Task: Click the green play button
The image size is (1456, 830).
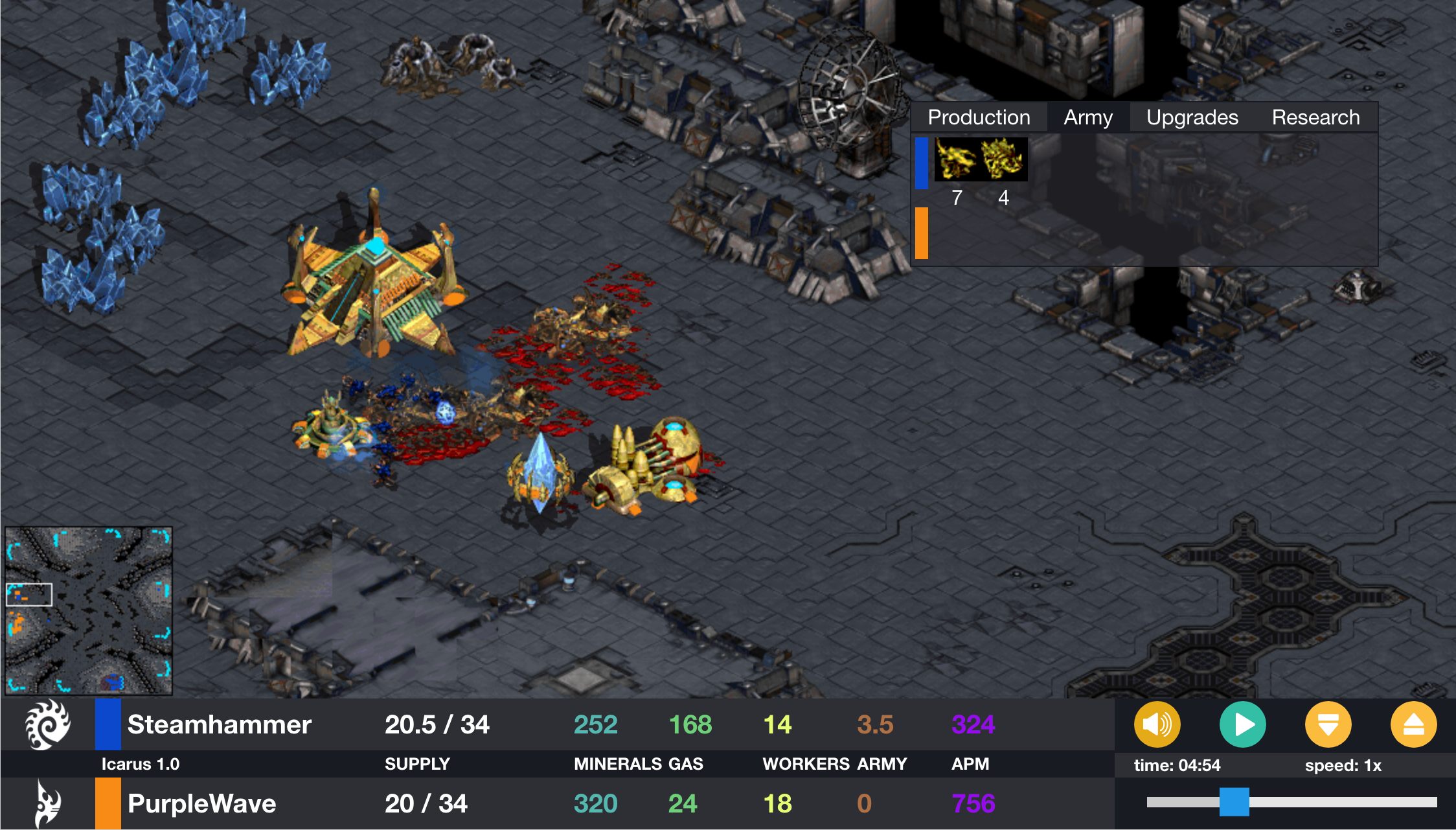Action: (1242, 724)
